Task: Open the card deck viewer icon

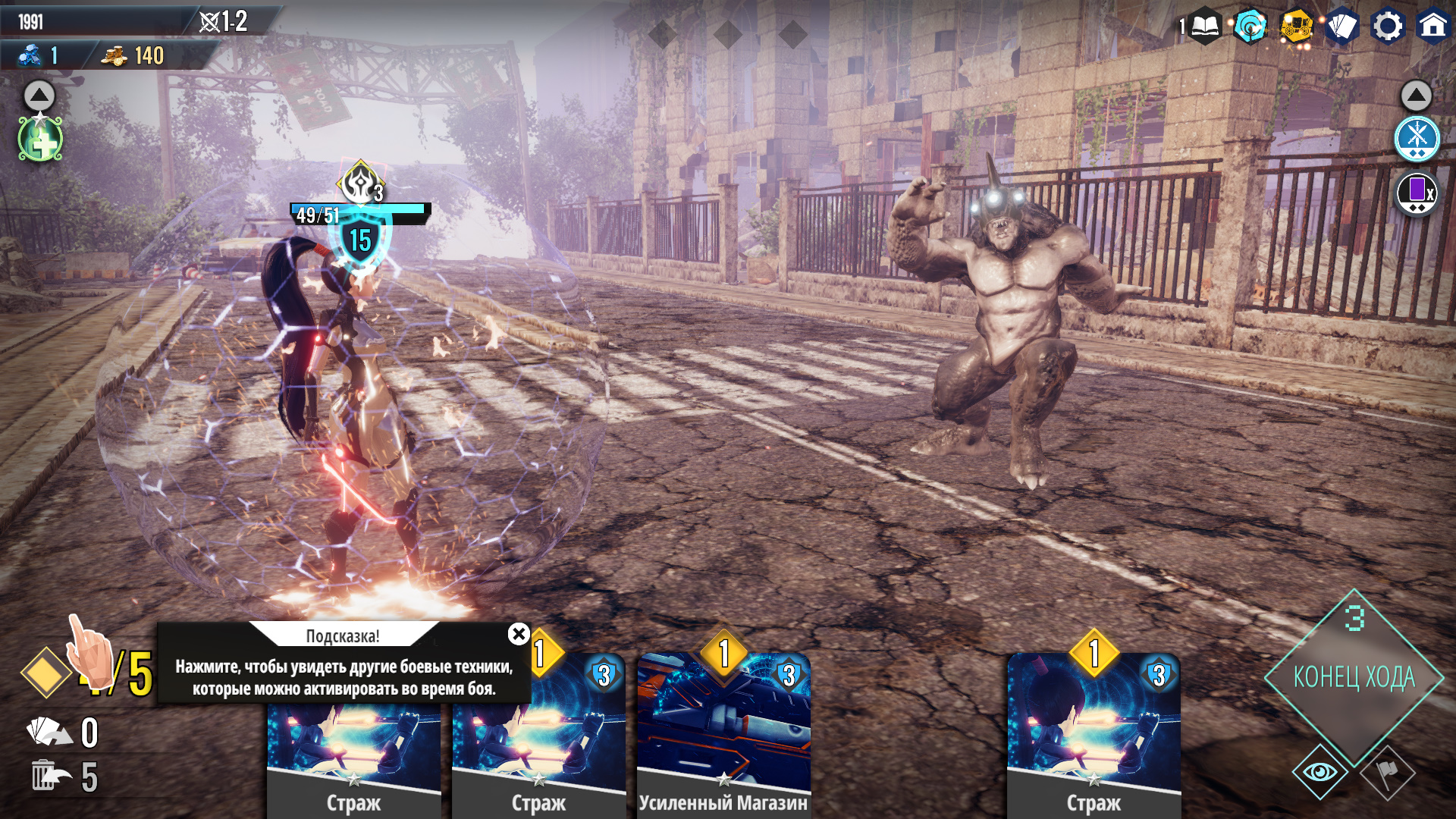Action: (x=1341, y=27)
